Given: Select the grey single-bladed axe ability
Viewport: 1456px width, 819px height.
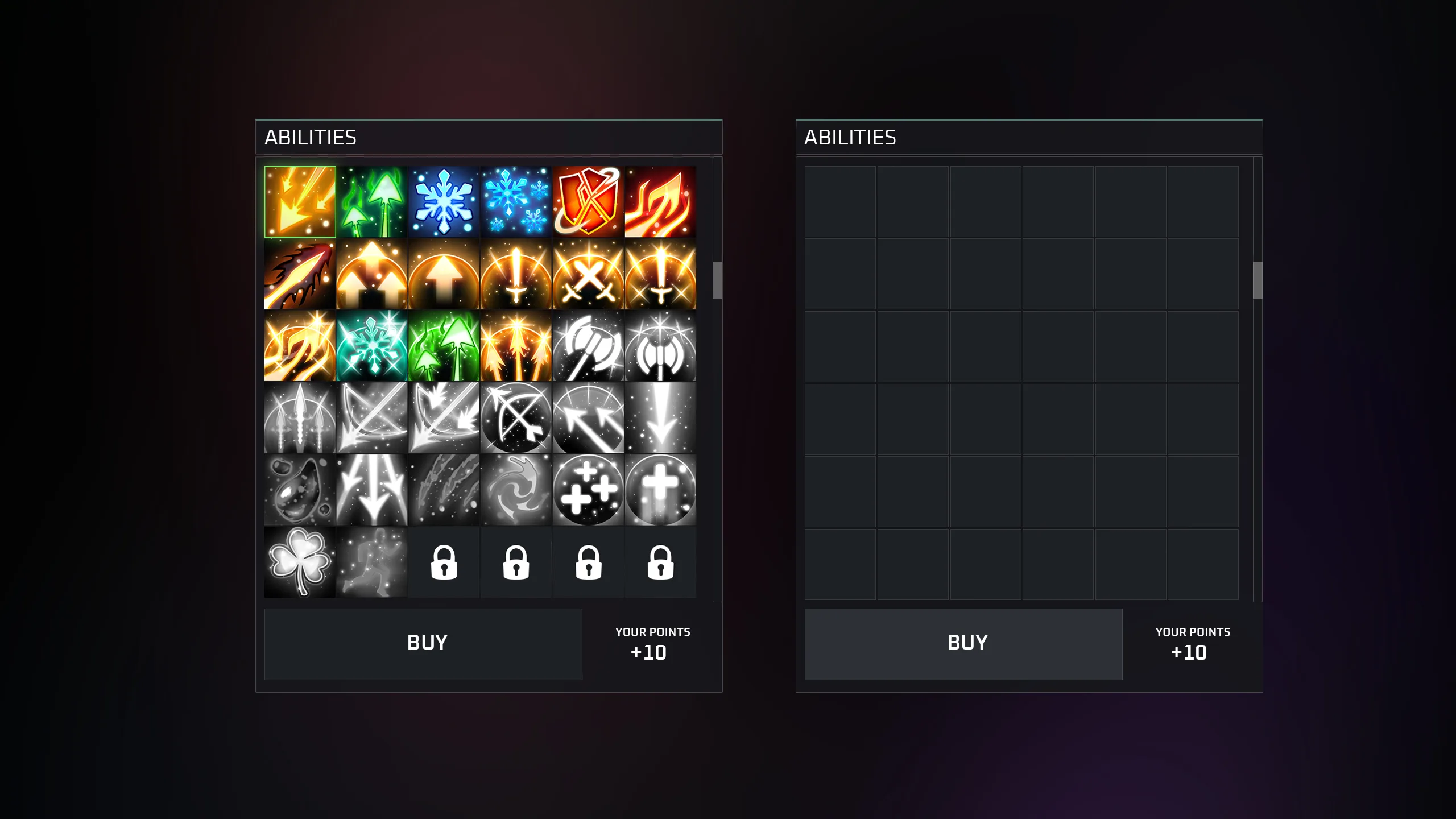Looking at the screenshot, I should click(588, 346).
